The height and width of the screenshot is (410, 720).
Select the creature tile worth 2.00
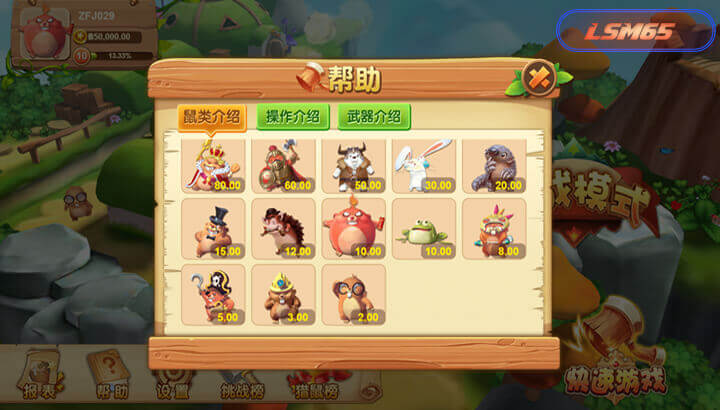tap(353, 295)
